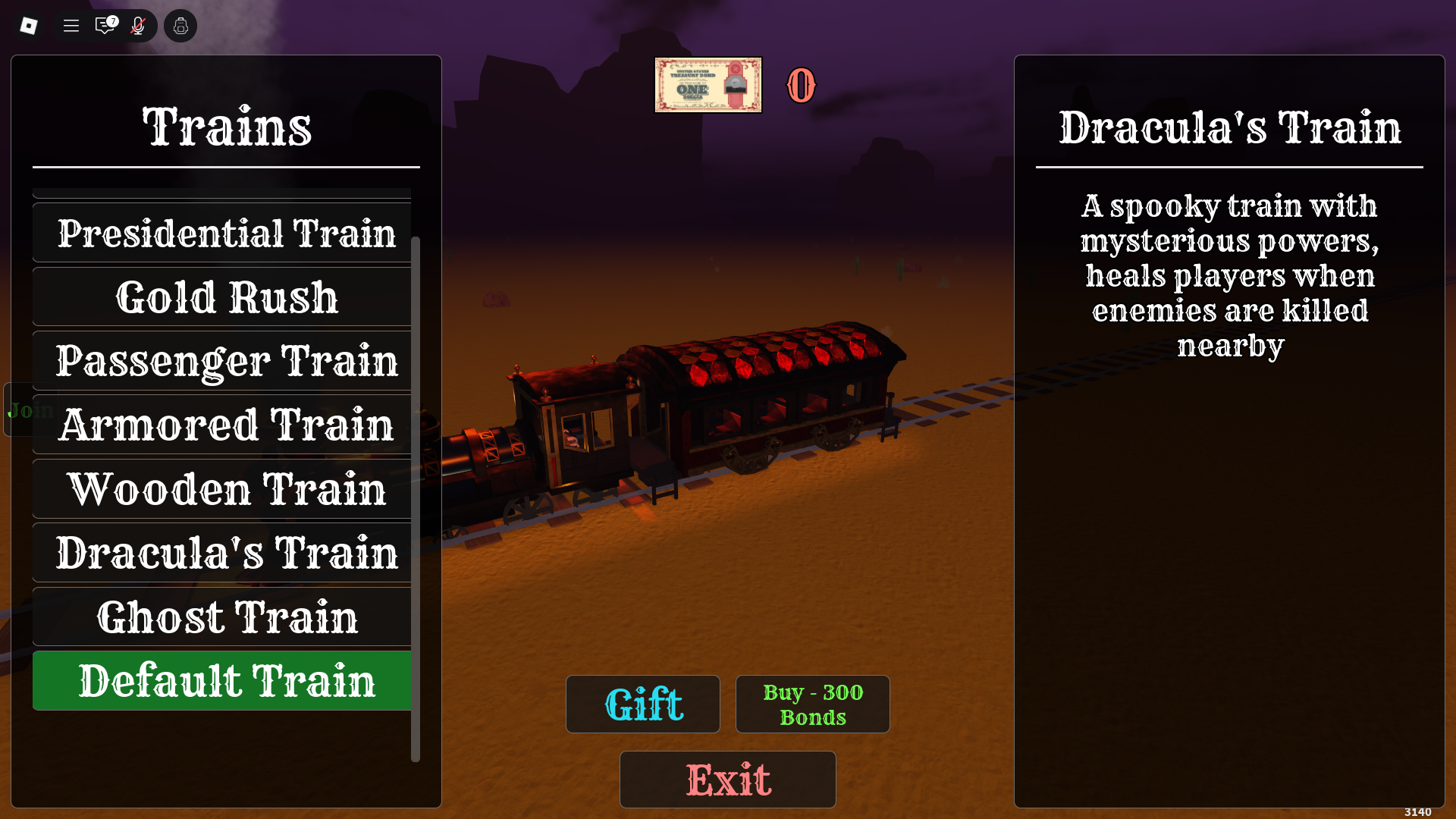
Task: Open the hamburger menu in top bar
Action: pos(71,26)
